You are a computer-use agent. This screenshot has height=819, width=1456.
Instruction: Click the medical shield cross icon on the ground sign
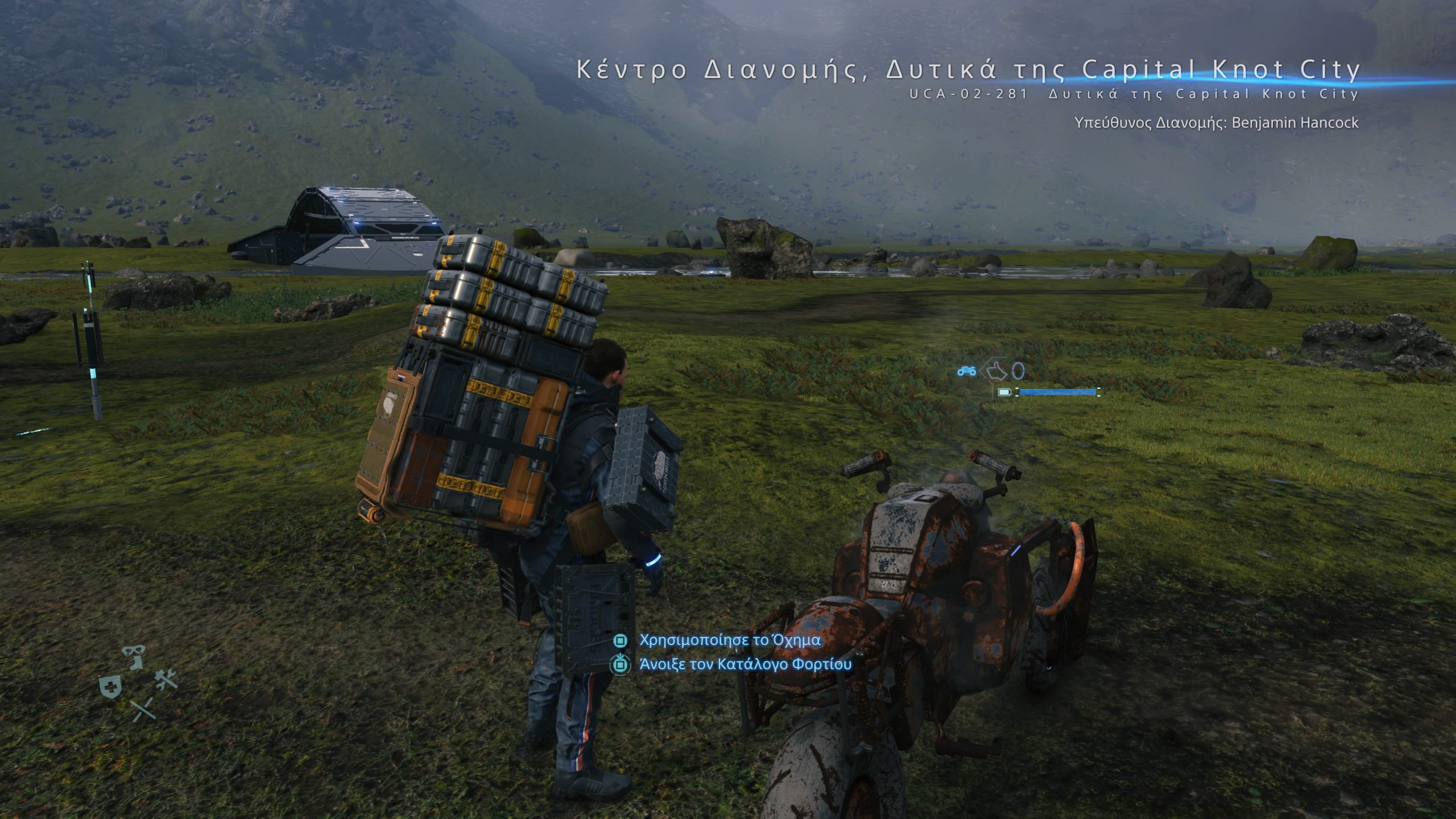tap(110, 687)
